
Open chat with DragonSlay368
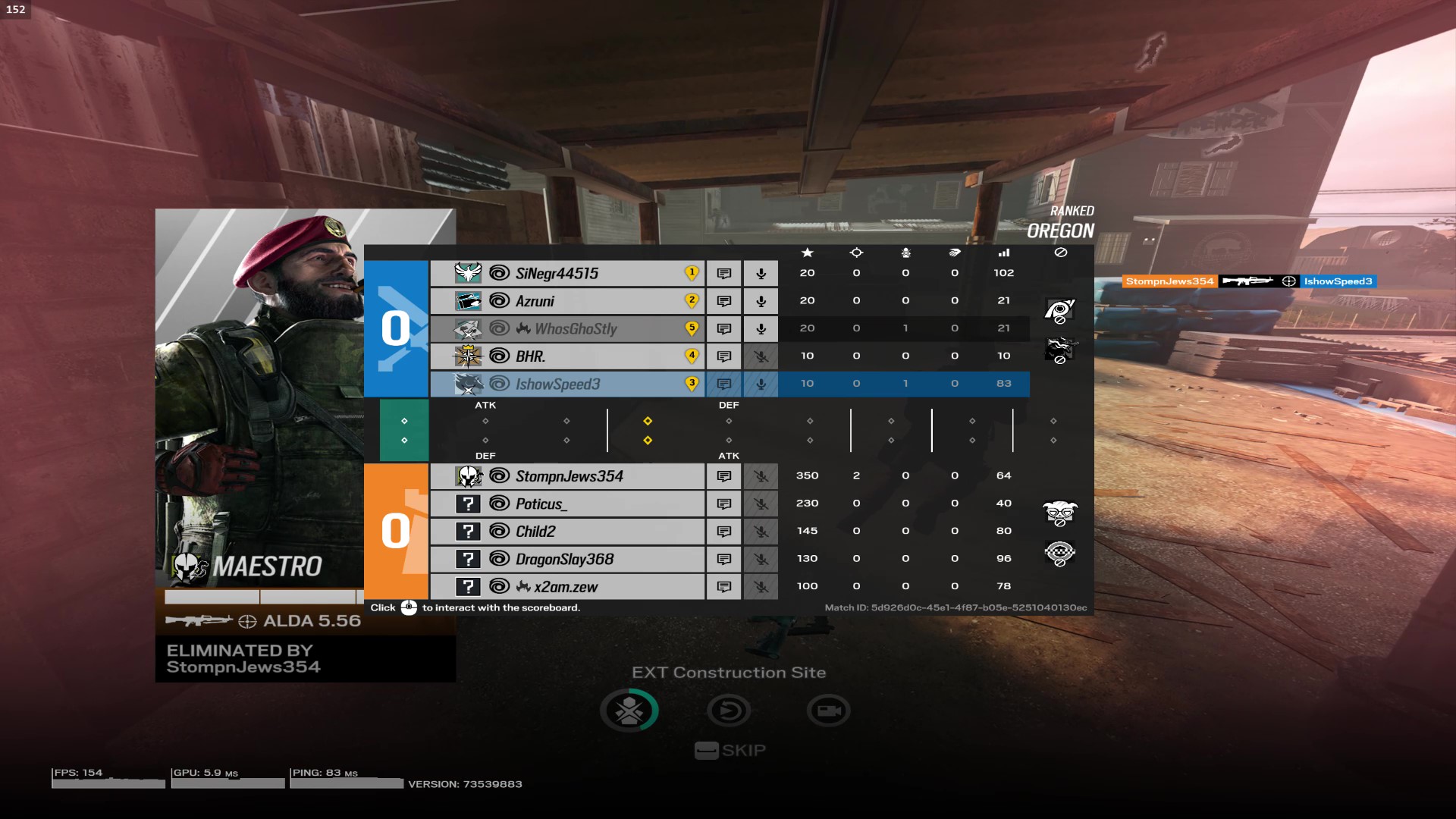723,559
